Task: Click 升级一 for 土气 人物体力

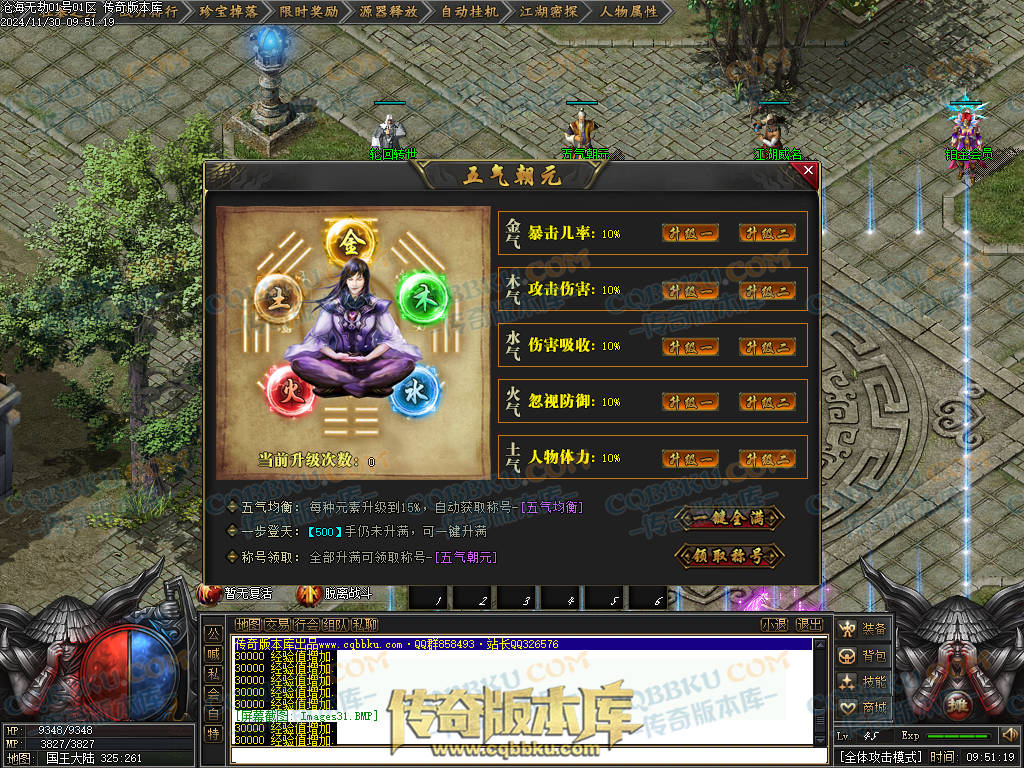Action: 690,458
